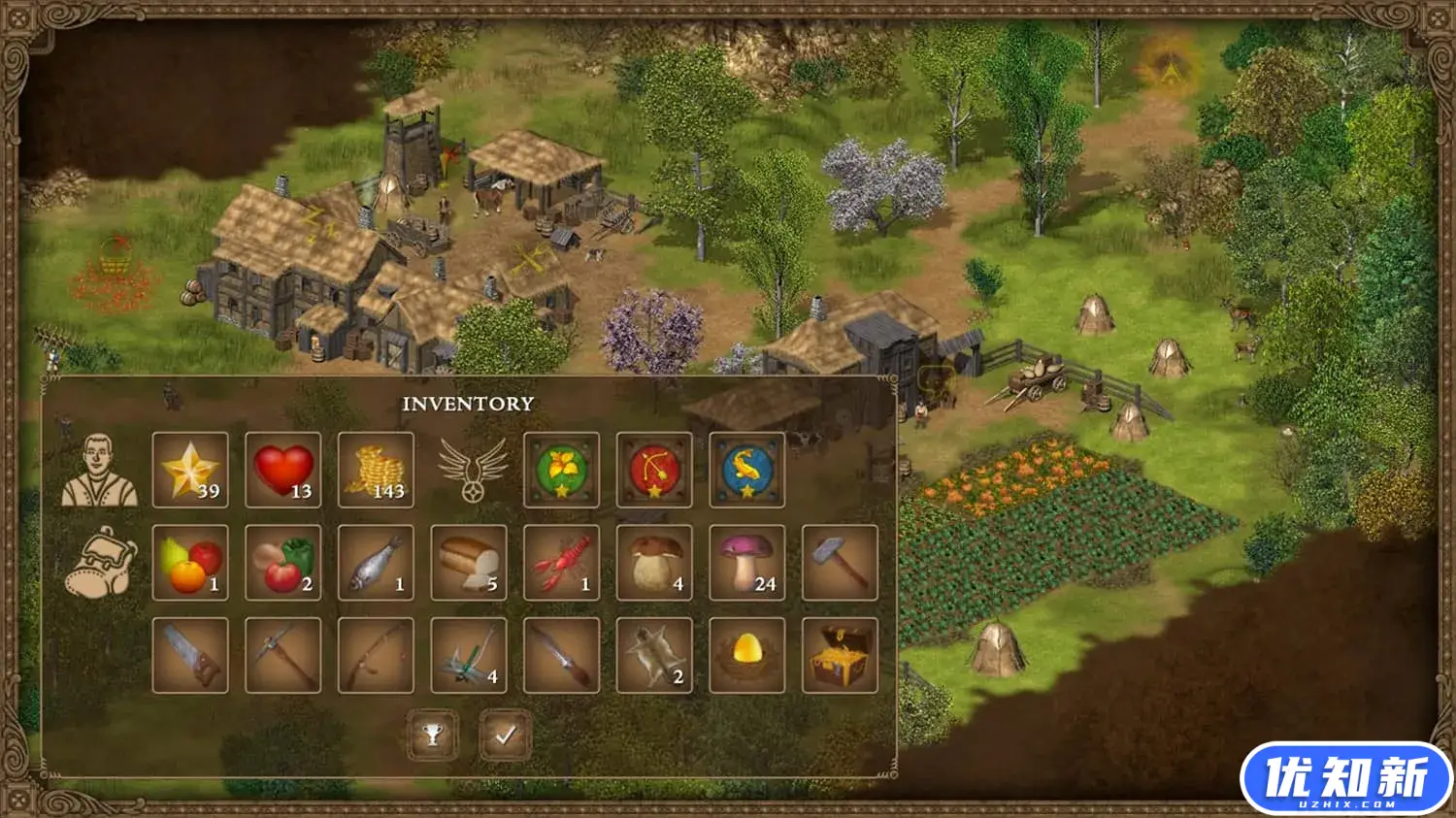Open the trophy achievements button

point(433,736)
